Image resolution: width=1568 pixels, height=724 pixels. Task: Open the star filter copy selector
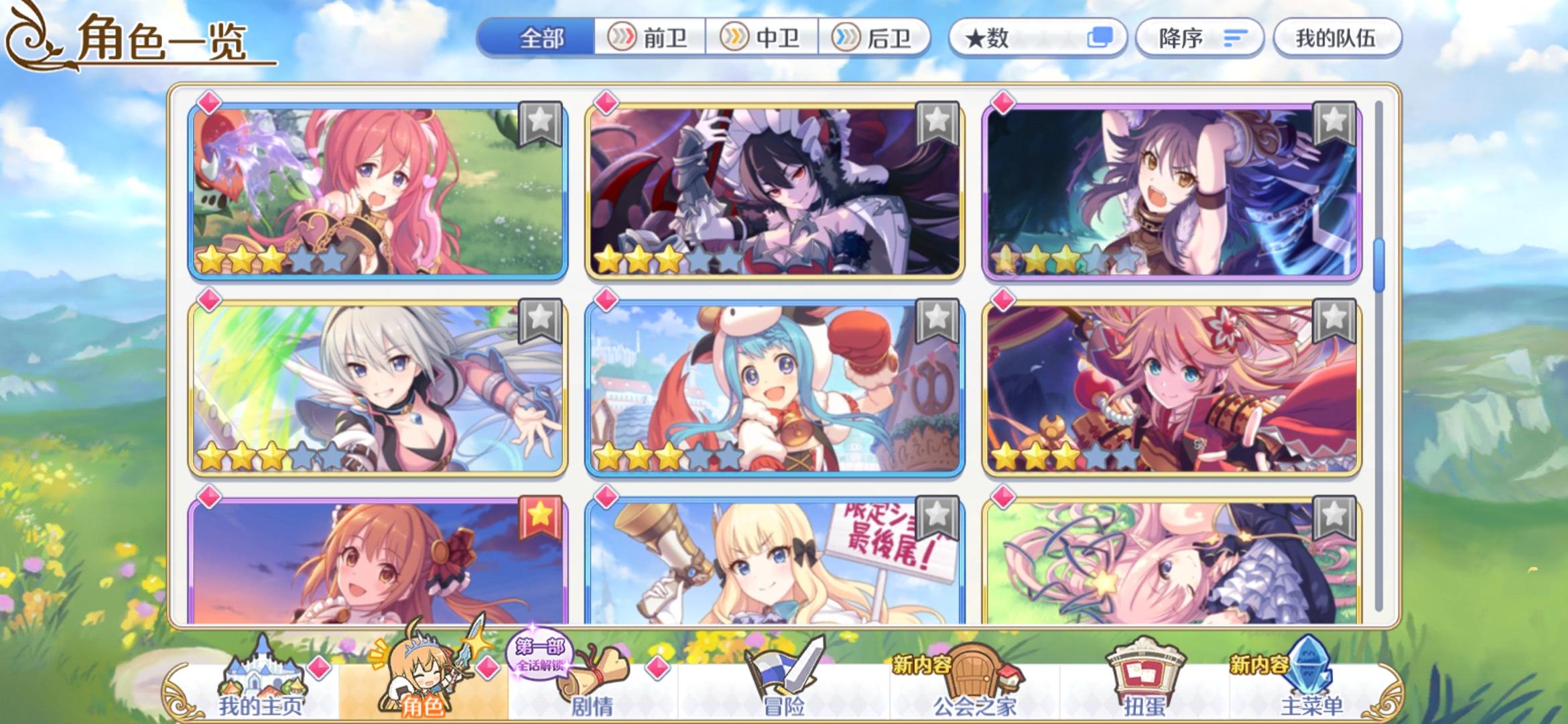(x=1100, y=37)
